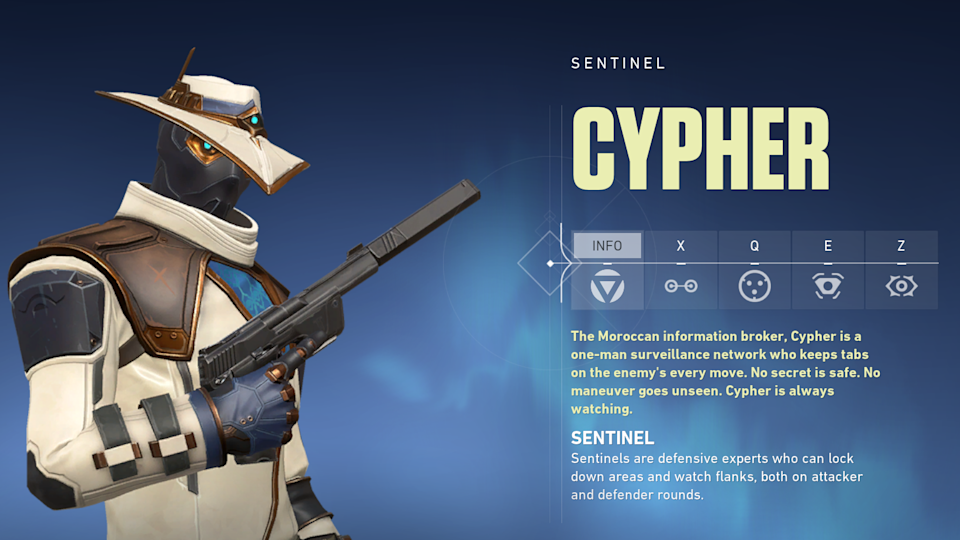Select the INFO tab
The height and width of the screenshot is (540, 960).
coord(607,245)
